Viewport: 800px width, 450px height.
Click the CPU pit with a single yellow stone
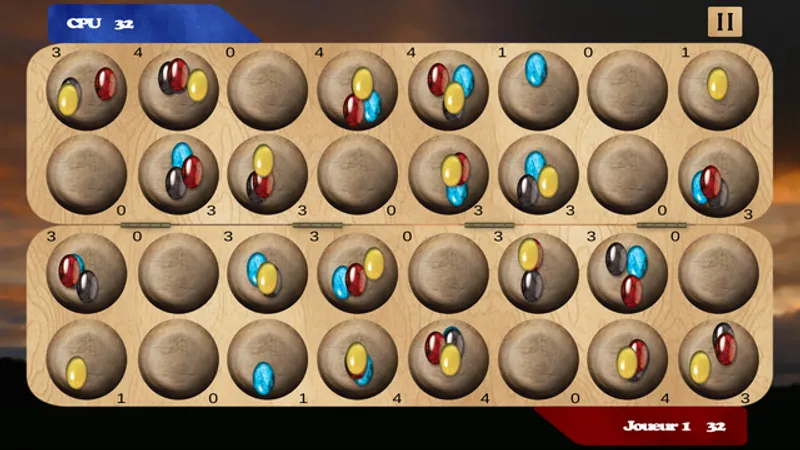coord(718,88)
